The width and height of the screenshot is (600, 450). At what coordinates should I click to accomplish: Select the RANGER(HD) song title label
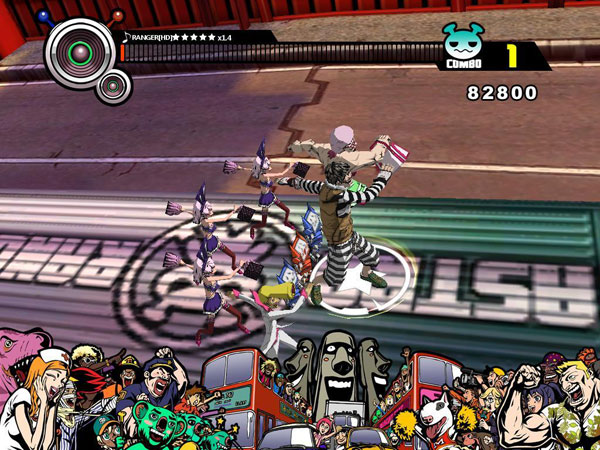[x=150, y=37]
